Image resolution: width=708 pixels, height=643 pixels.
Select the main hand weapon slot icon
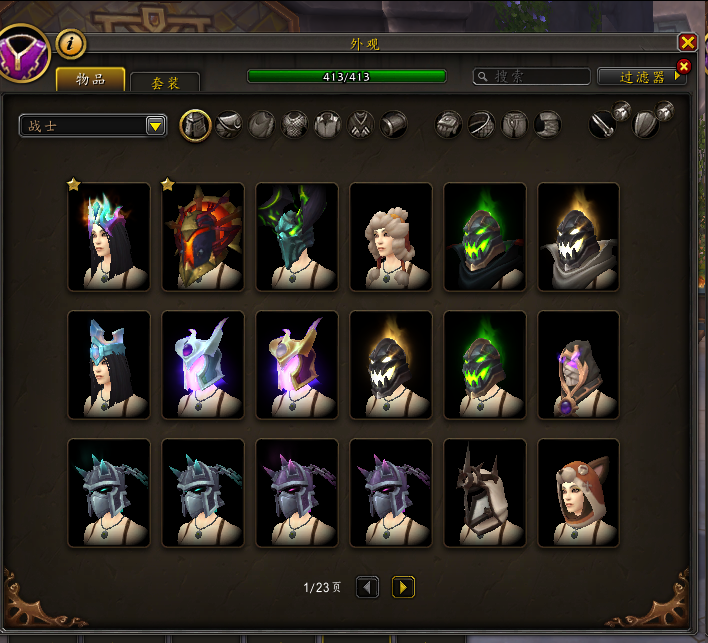coord(602,125)
